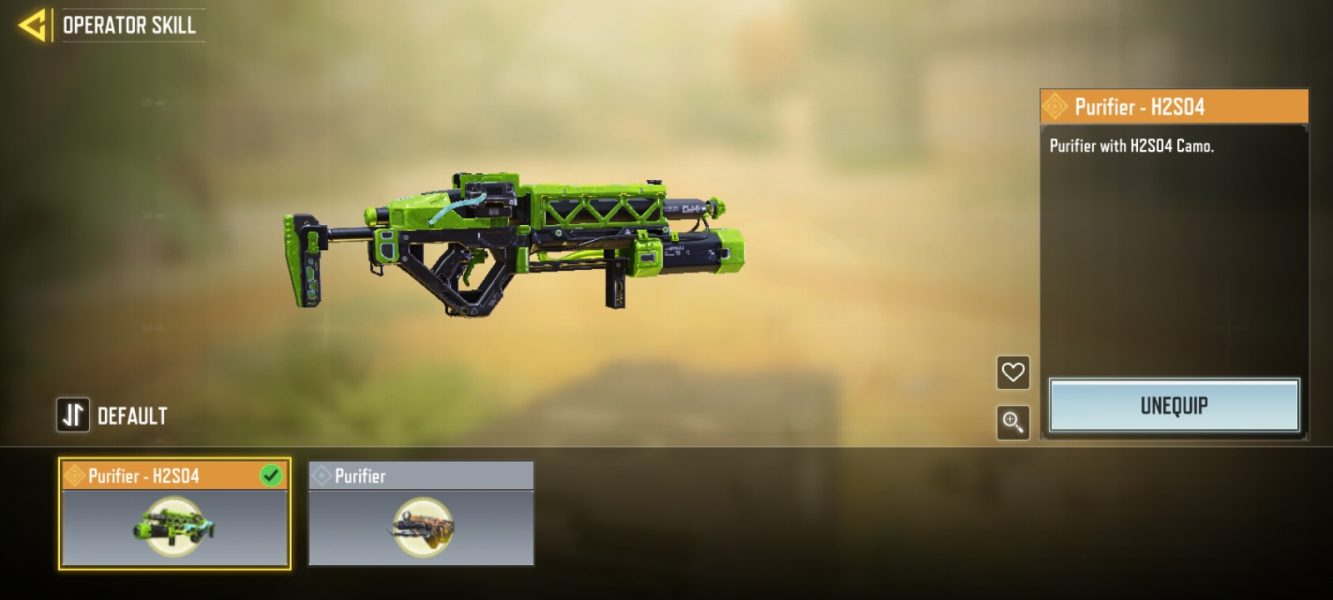Image resolution: width=1333 pixels, height=600 pixels.
Task: Select the Purifier - H2SO4 camo tile
Action: point(175,514)
